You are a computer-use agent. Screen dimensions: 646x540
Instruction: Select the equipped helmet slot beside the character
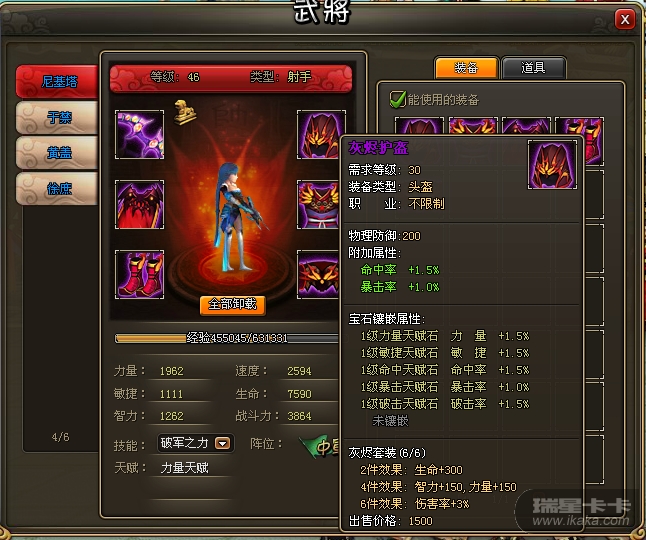click(321, 134)
